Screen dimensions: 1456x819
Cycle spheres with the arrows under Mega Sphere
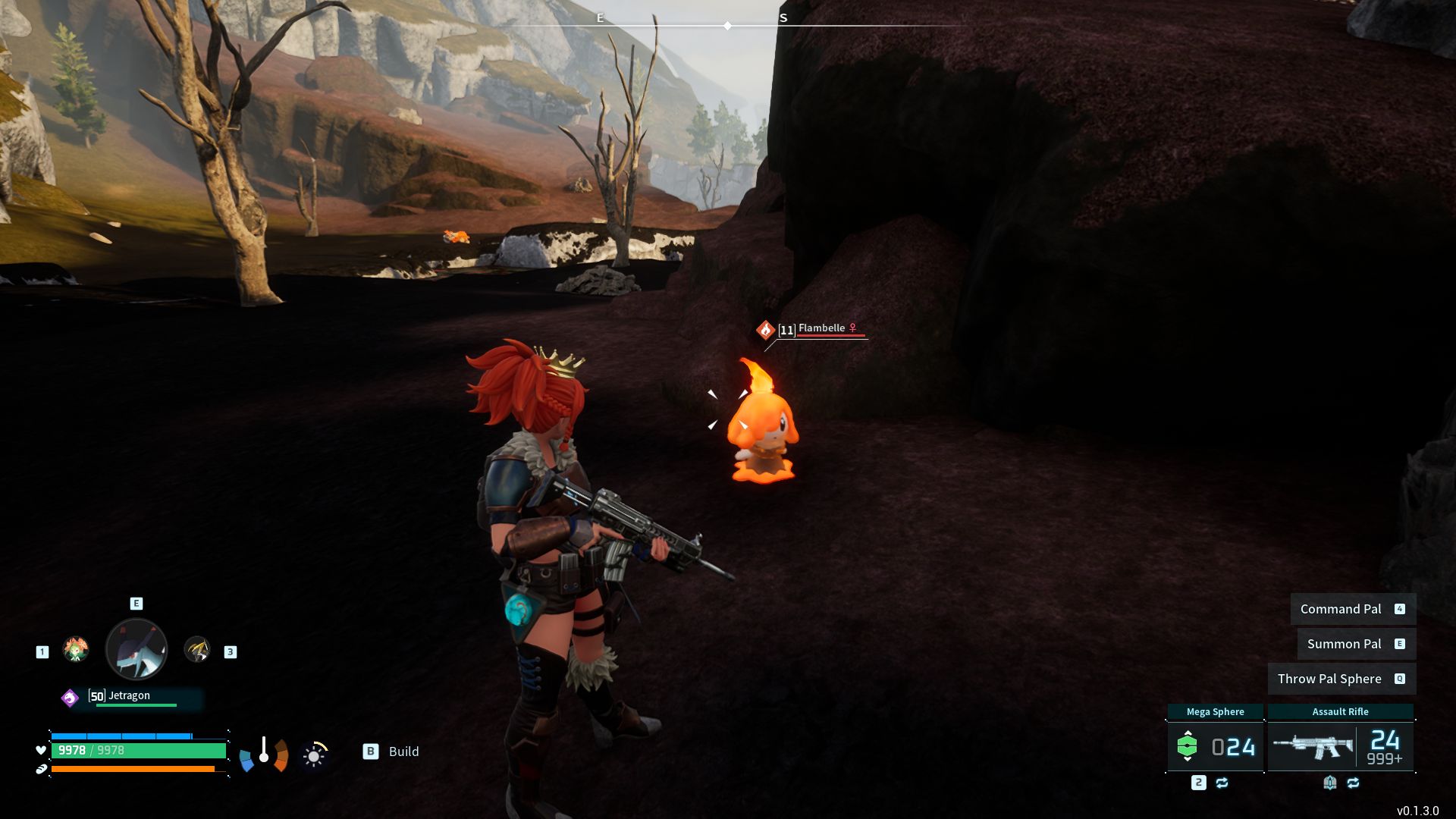pyautogui.click(x=1222, y=783)
